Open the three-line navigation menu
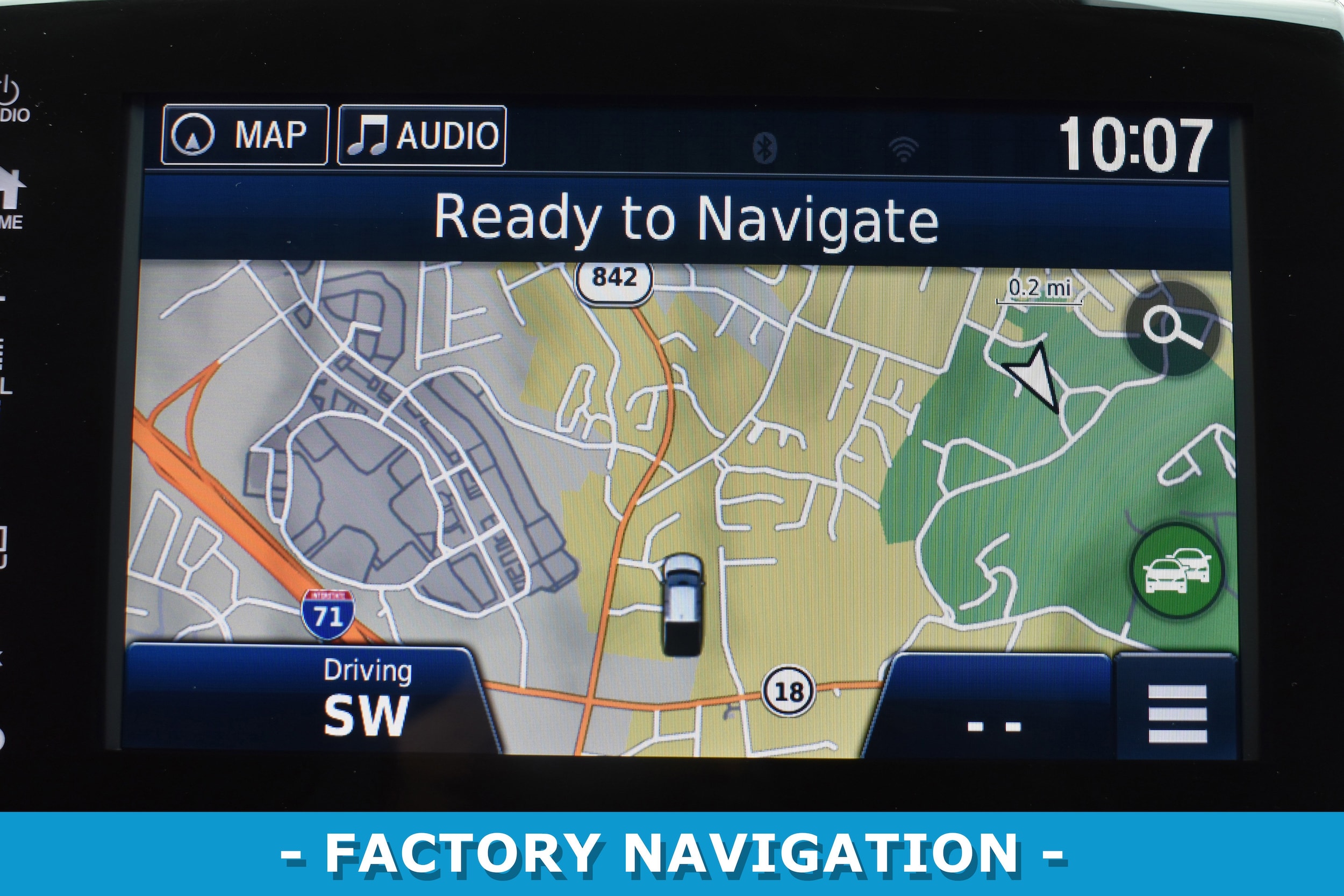This screenshot has width=1344, height=896. 1177,713
